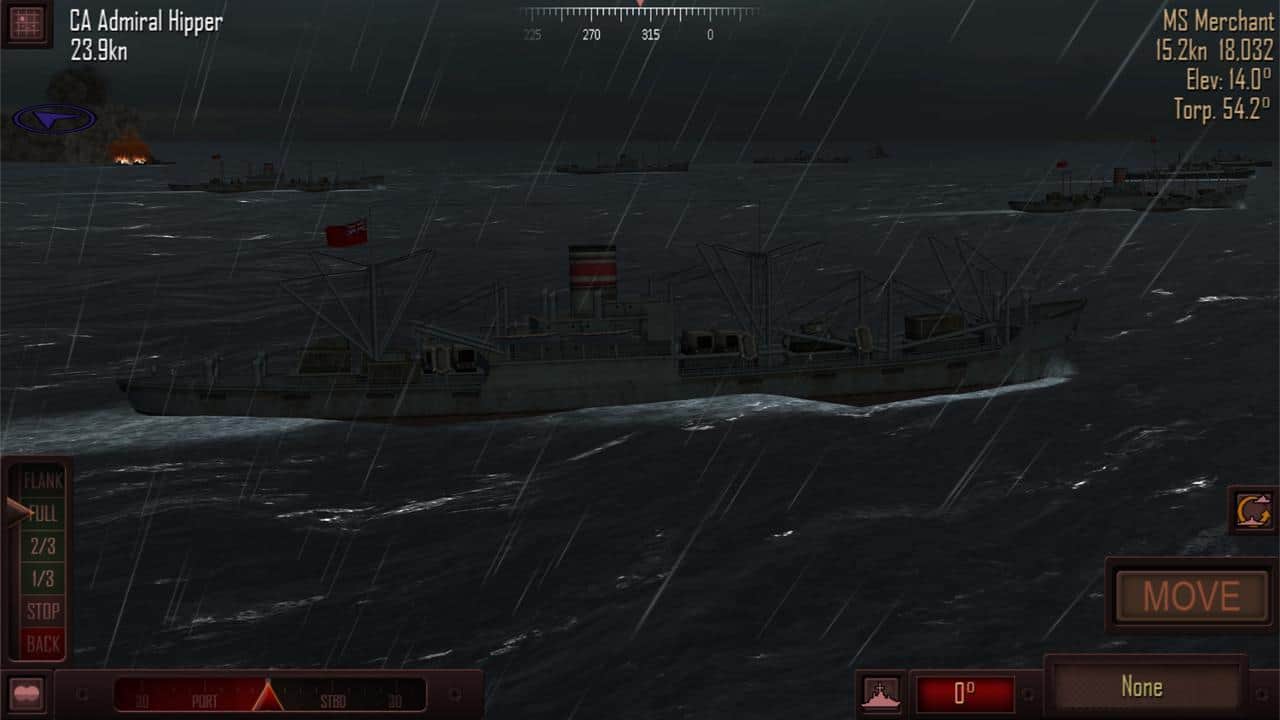This screenshot has width=1280, height=720.
Task: Open the weapon selector showing None
Action: click(1142, 687)
